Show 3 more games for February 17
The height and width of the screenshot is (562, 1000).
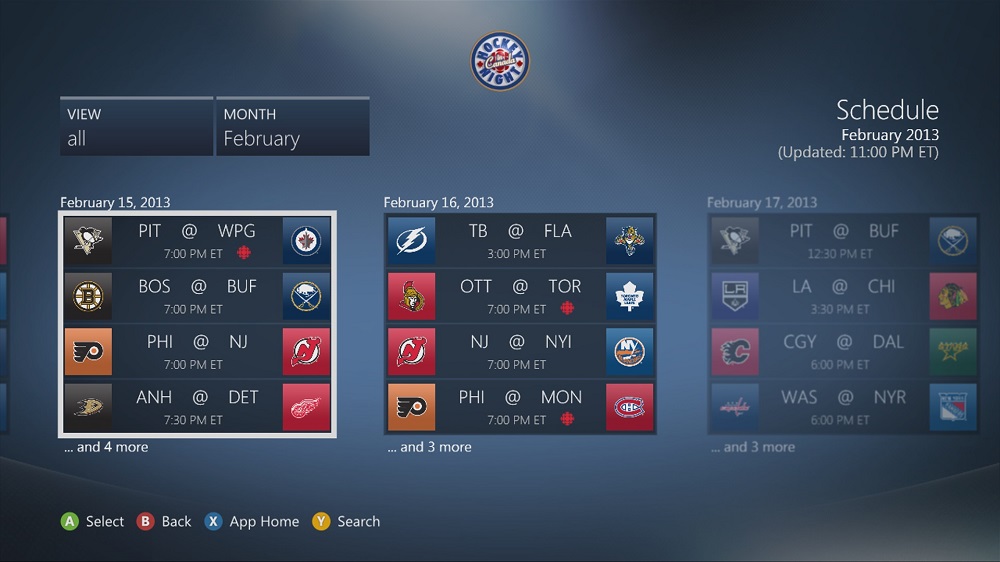pyautogui.click(x=752, y=447)
